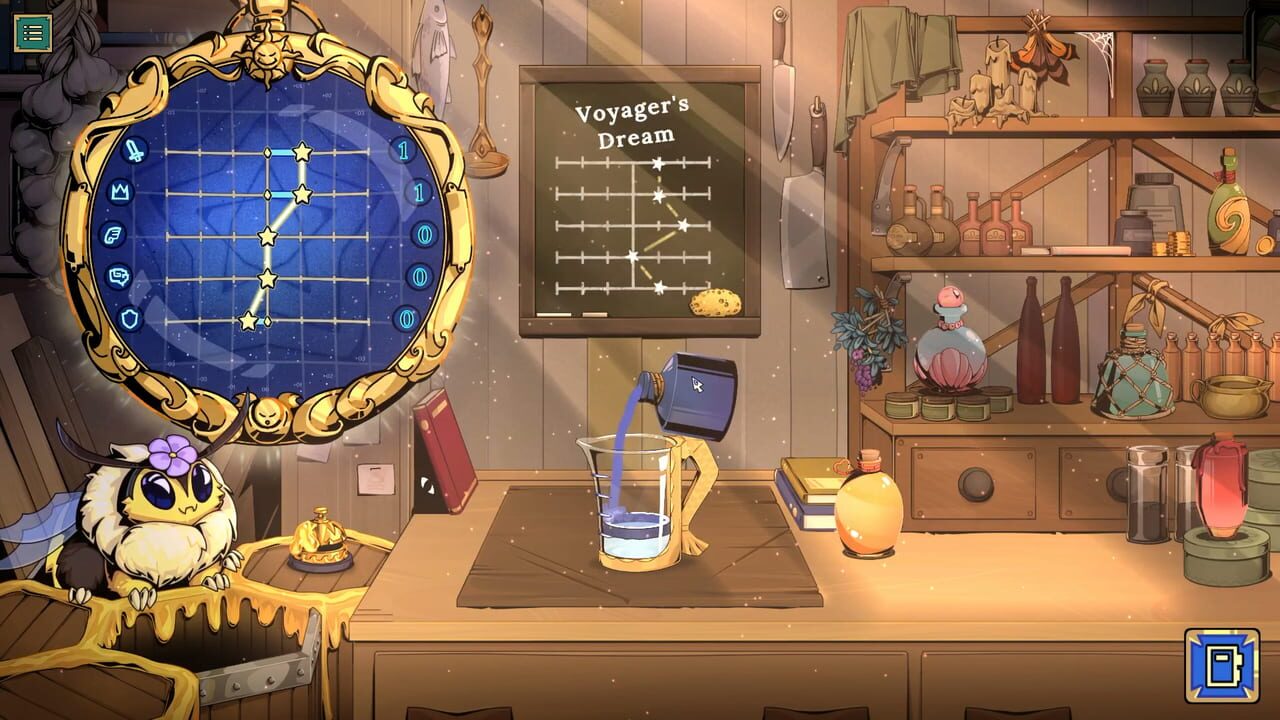
Task: Toggle the diamond node beside the top star
Action: [267, 152]
